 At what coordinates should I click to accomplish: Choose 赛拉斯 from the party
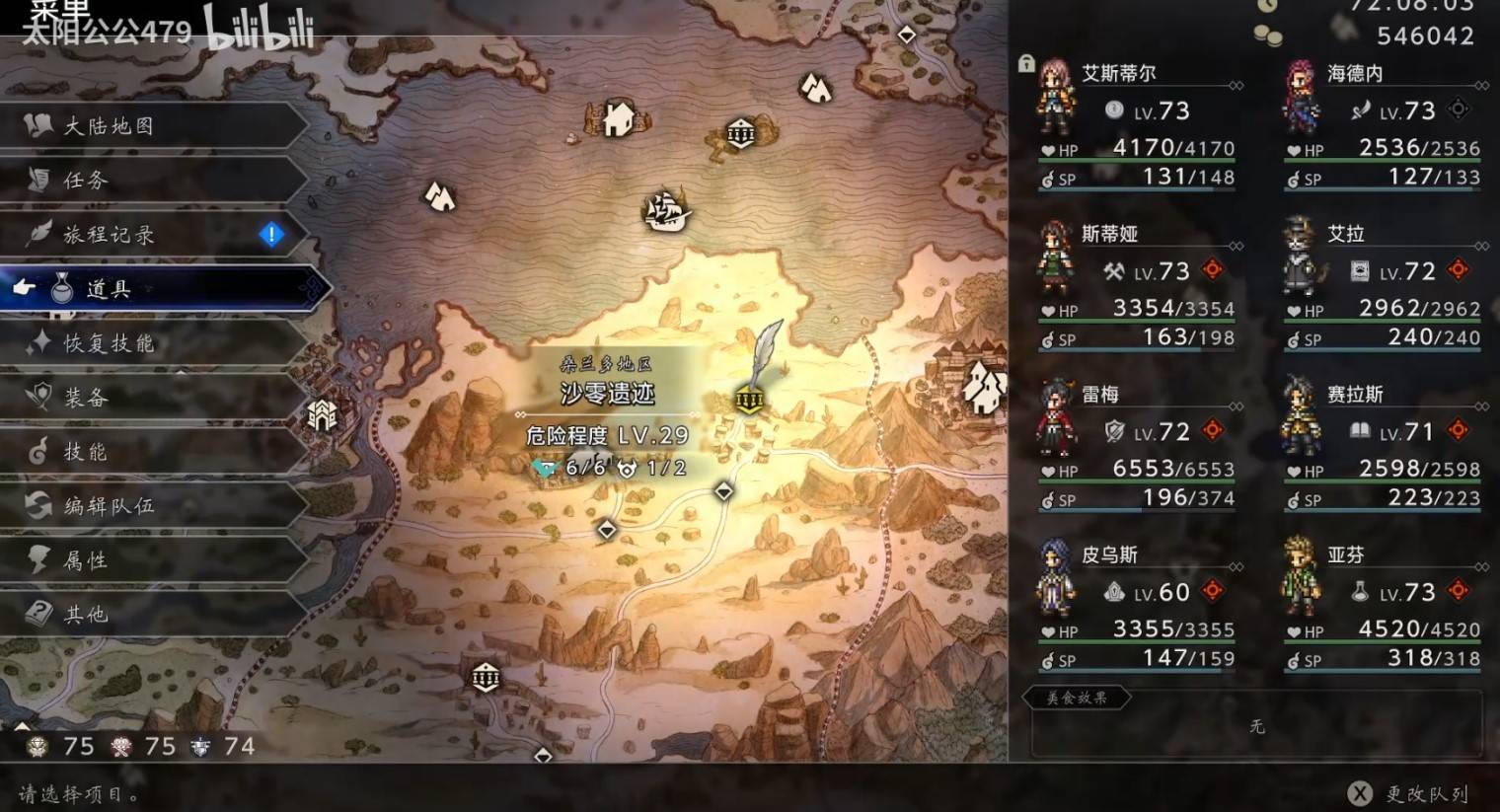1382,445
